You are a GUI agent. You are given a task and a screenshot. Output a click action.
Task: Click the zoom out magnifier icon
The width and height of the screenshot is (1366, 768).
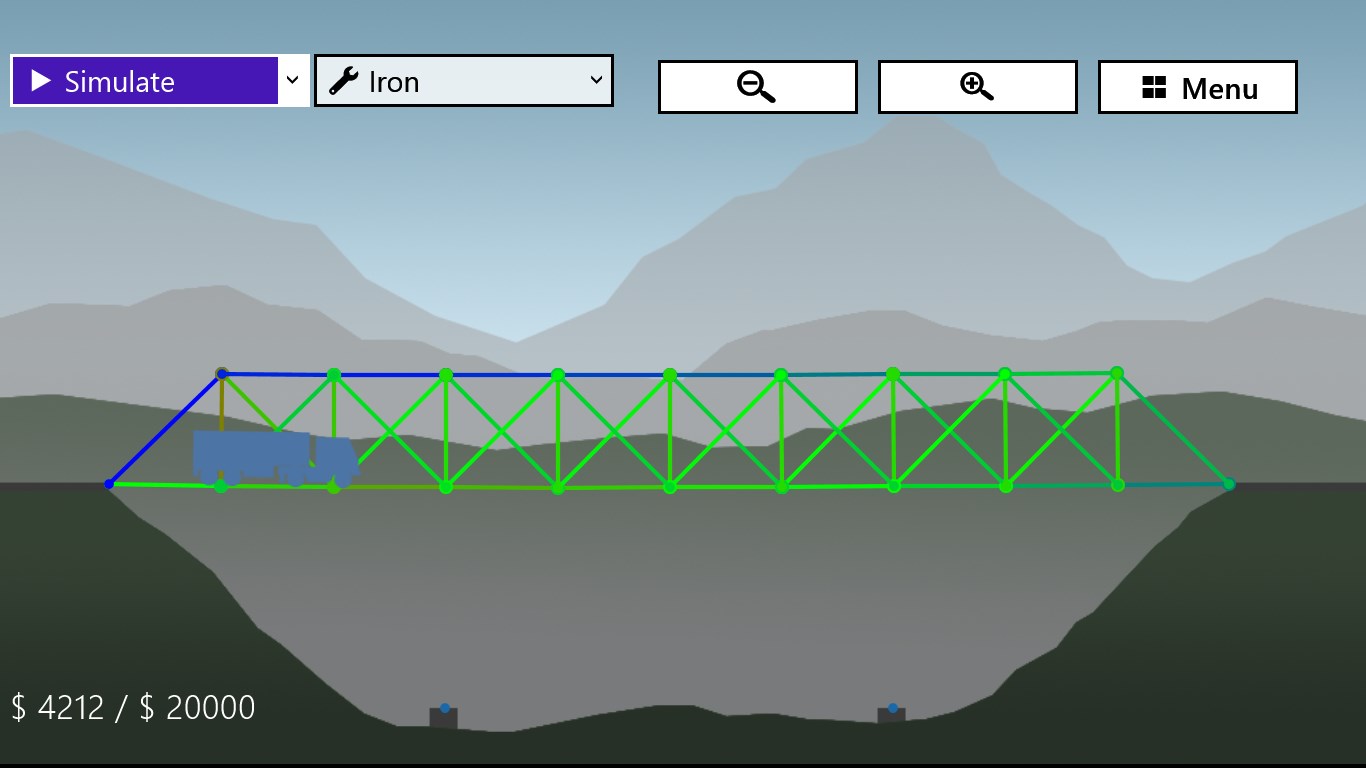[757, 87]
